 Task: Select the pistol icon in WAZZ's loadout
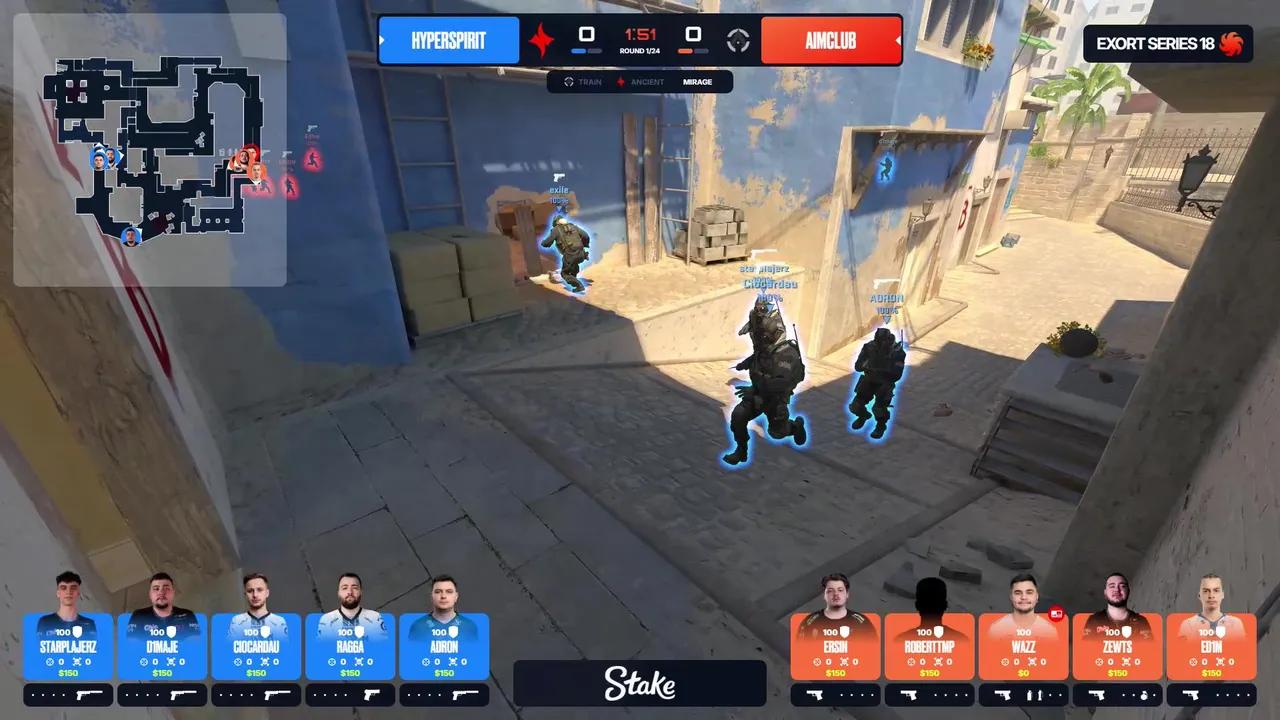pos(1004,695)
